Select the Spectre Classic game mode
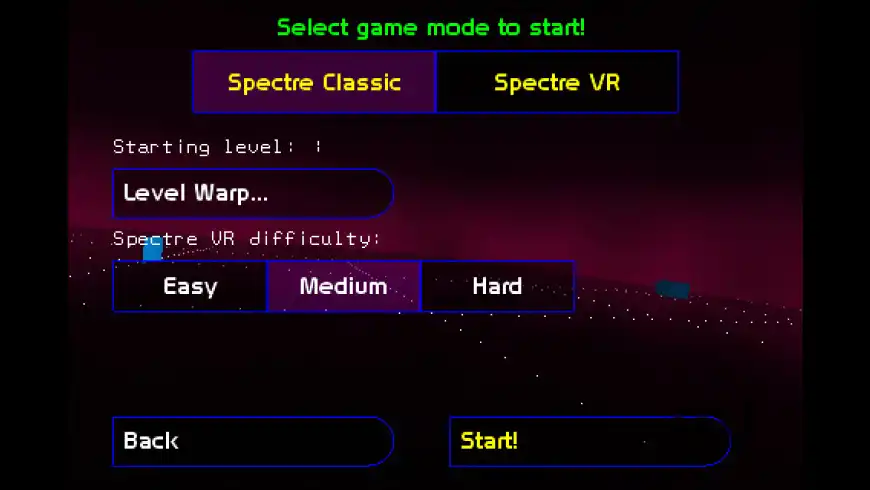The width and height of the screenshot is (870, 490). tap(314, 82)
